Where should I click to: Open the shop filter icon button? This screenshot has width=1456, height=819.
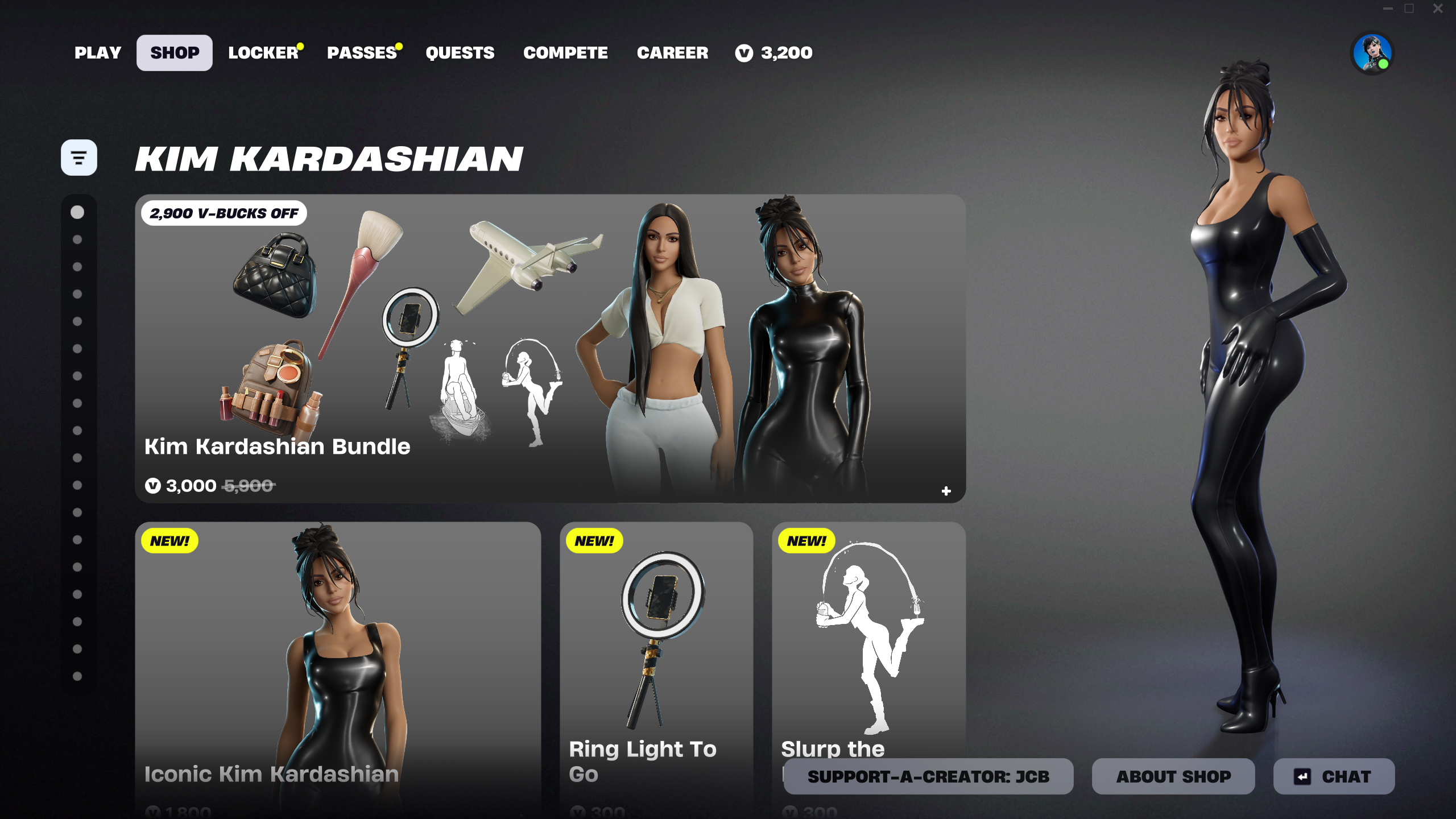click(79, 158)
